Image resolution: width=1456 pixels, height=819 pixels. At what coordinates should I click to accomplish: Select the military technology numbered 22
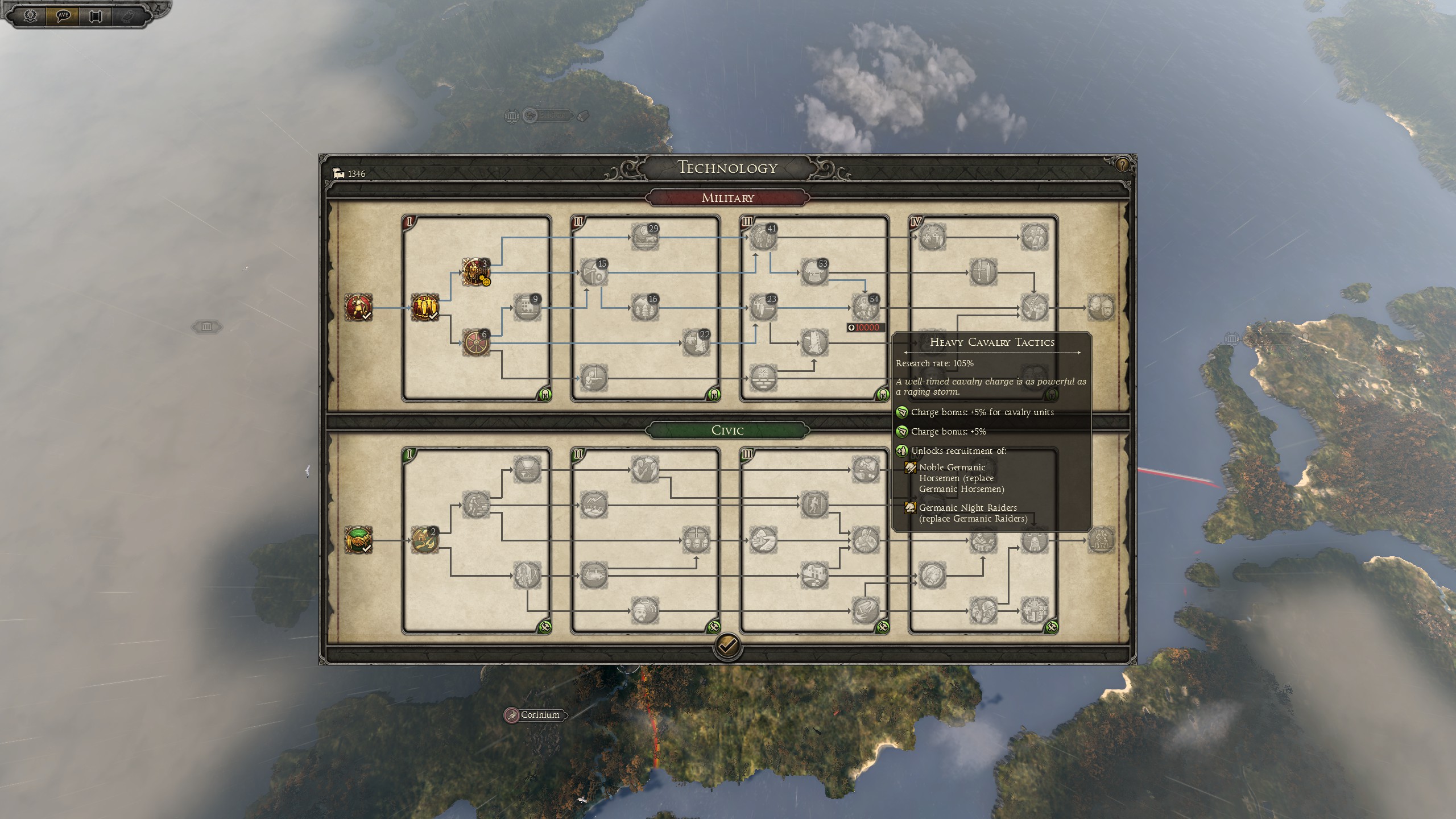(695, 342)
